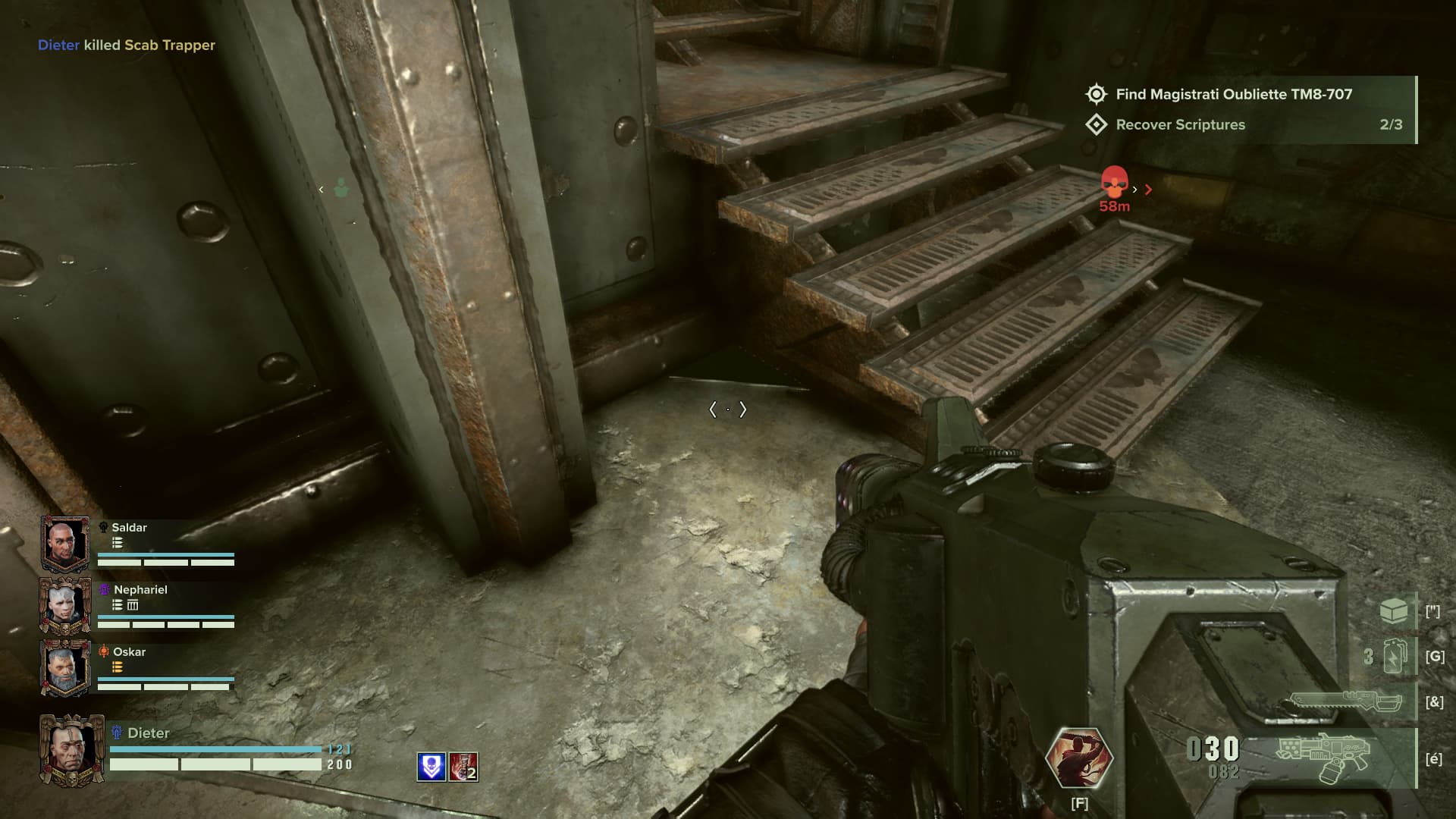Click the green teammate location marker

tap(341, 188)
